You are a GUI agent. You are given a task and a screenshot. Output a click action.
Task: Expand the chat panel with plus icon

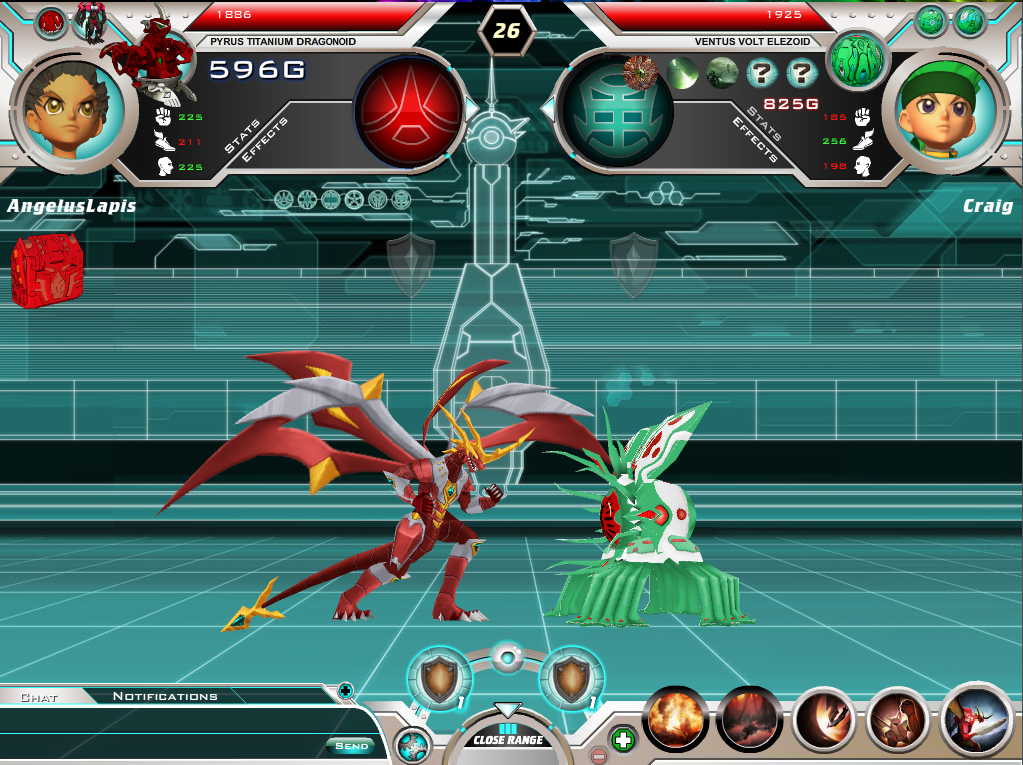(x=345, y=690)
